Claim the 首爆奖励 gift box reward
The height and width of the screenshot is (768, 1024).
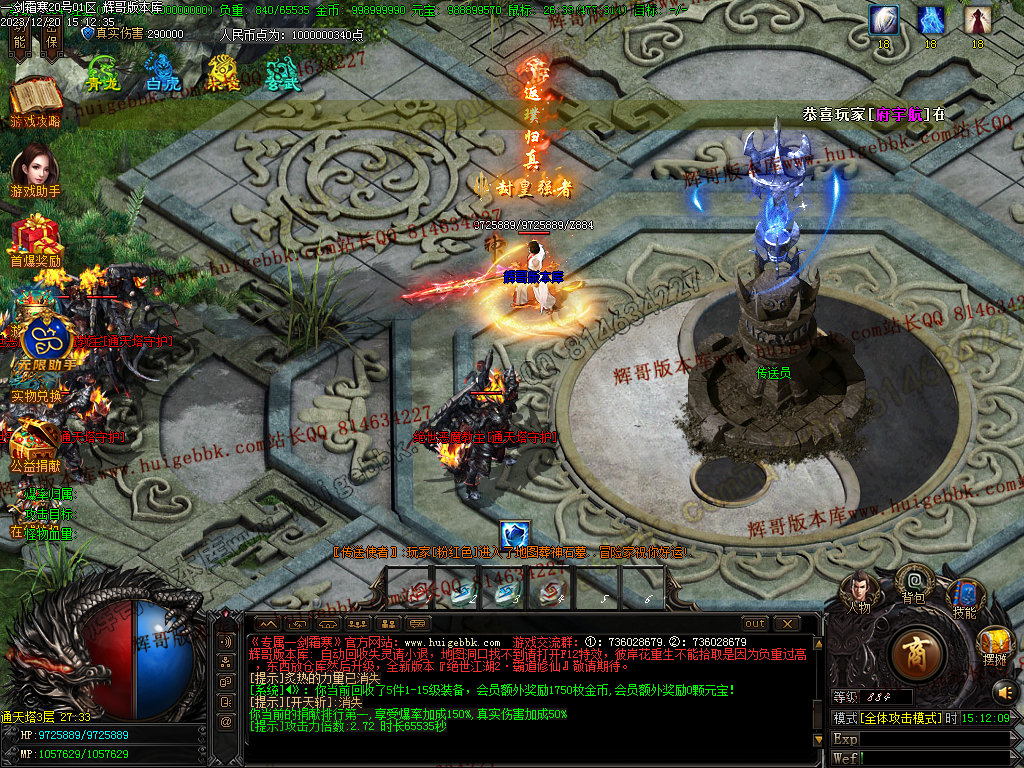(35, 236)
